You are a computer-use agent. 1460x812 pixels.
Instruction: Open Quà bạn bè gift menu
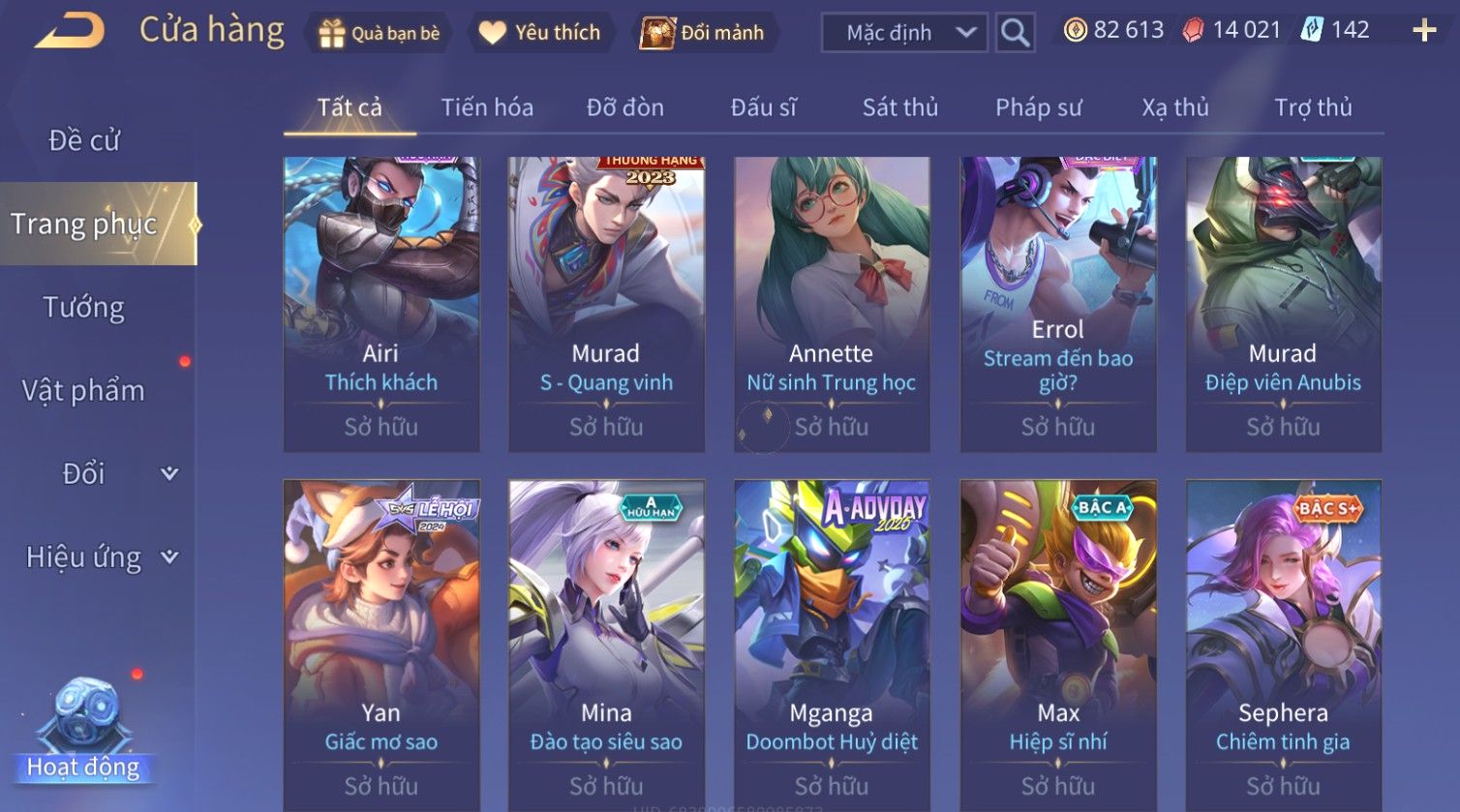pos(379,33)
